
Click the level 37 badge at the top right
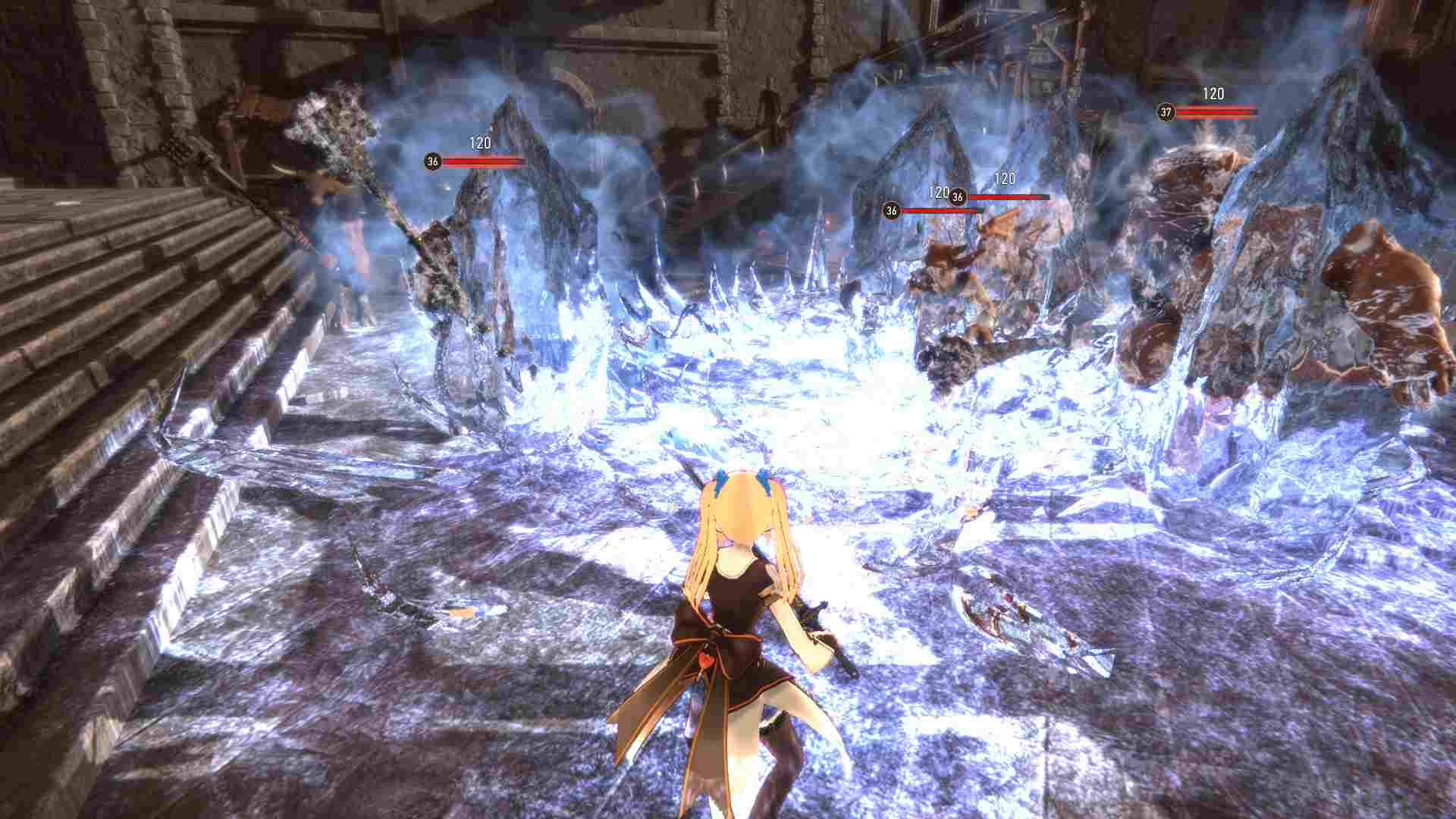(1165, 114)
